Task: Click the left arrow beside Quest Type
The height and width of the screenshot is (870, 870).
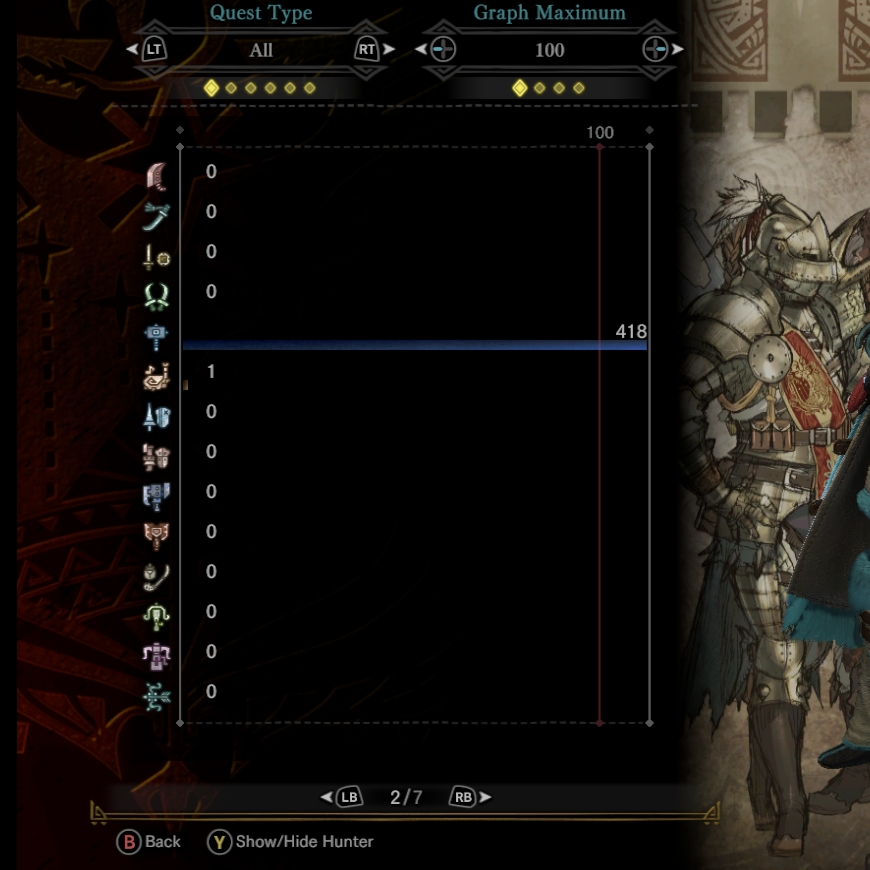Action: click(x=131, y=49)
